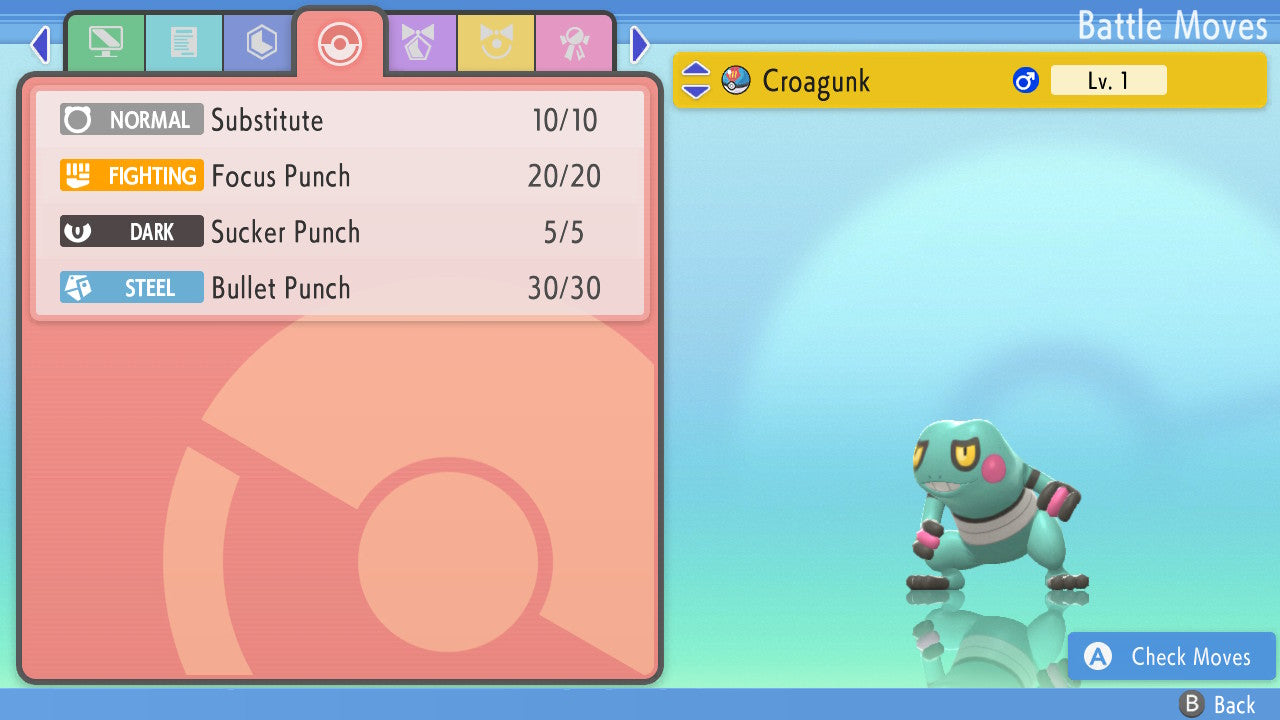Click the up/down arrows next to Croagunk
Viewport: 1280px width, 720px height.
pyautogui.click(x=695, y=80)
